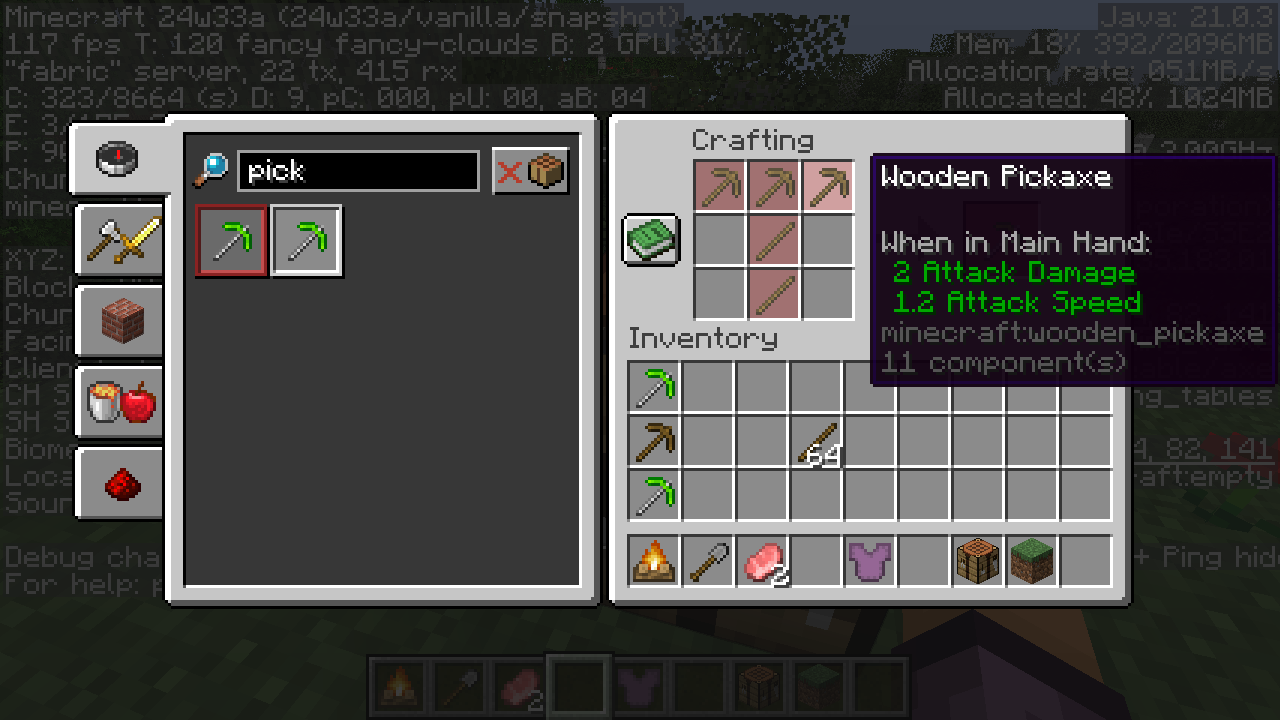Click the recipe search field containing "pick"
1280x720 pixels.
point(358,171)
